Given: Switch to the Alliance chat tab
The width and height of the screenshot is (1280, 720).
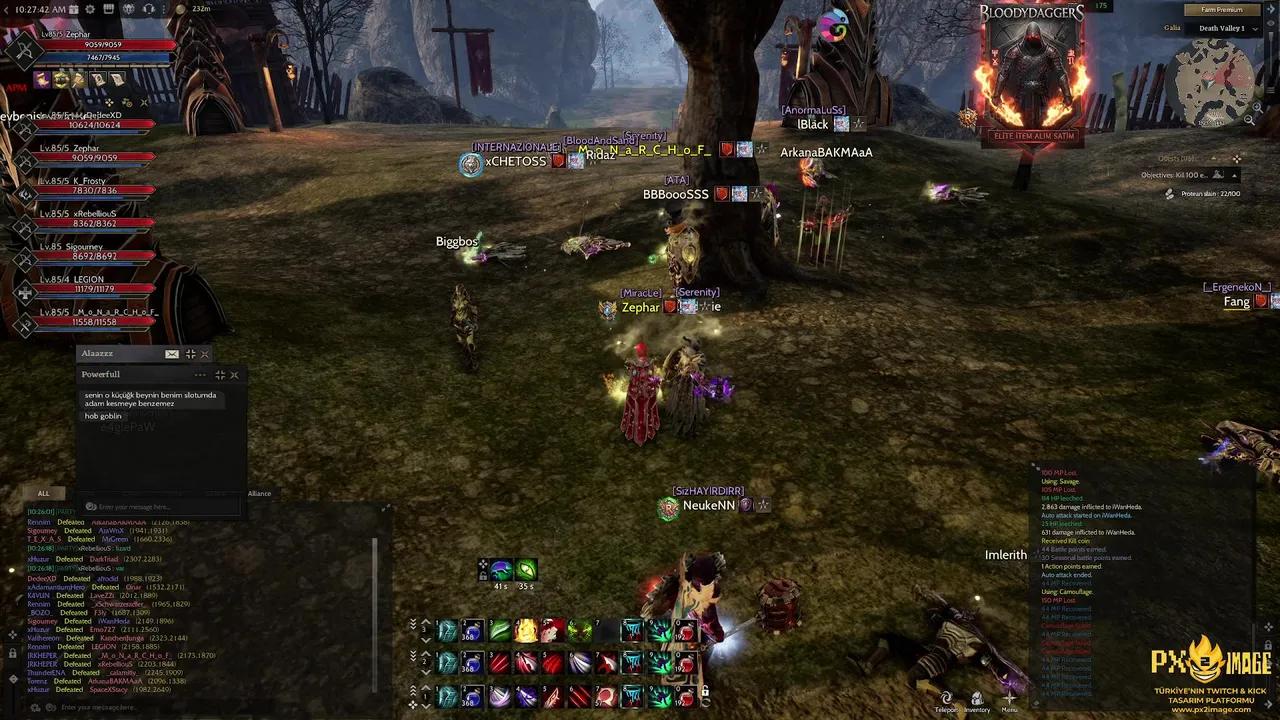Looking at the screenshot, I should point(259,493).
